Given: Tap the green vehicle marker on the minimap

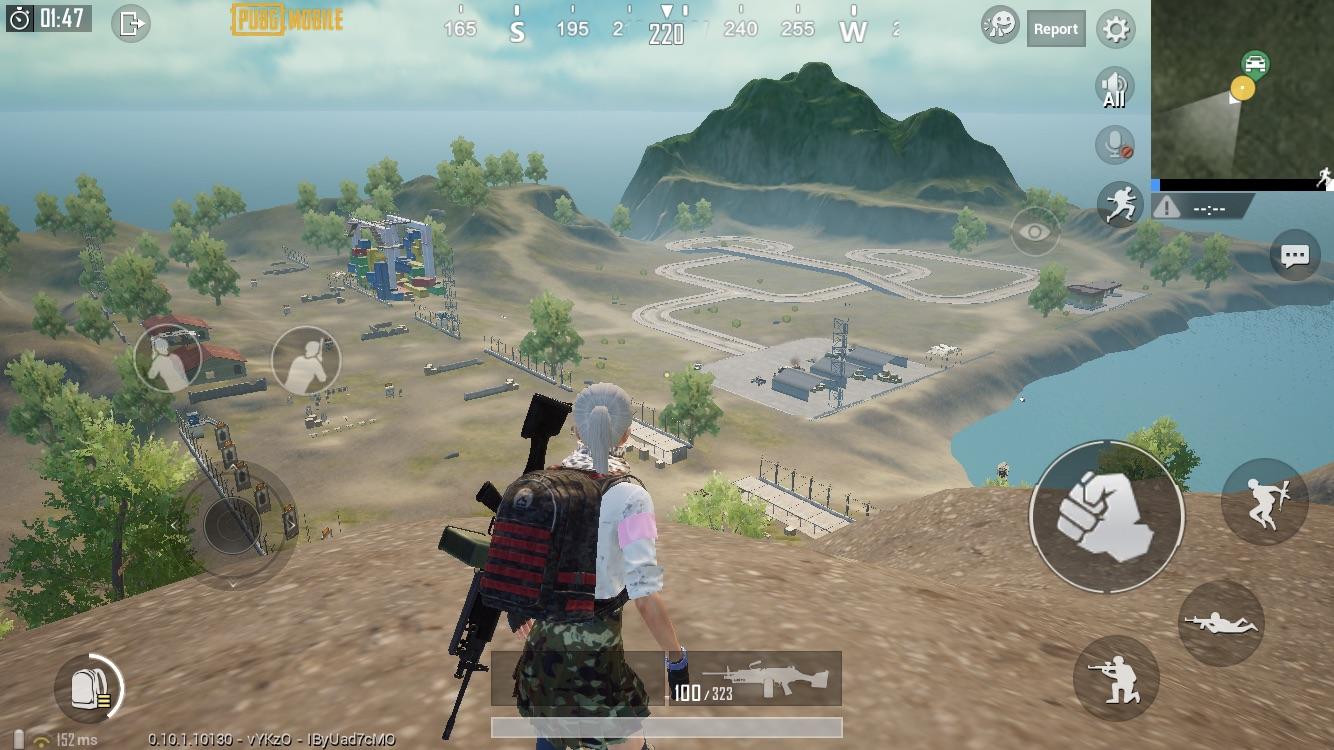Looking at the screenshot, I should coord(1255,62).
